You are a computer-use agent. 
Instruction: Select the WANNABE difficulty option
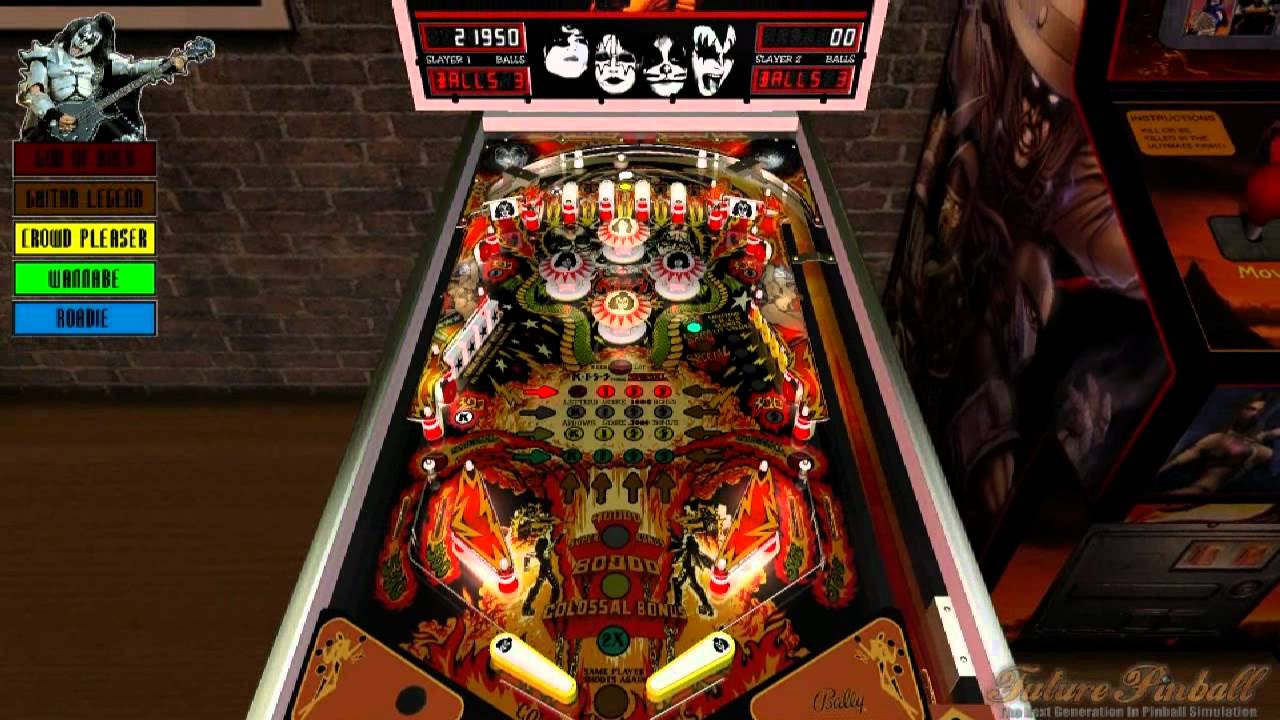(x=83, y=279)
